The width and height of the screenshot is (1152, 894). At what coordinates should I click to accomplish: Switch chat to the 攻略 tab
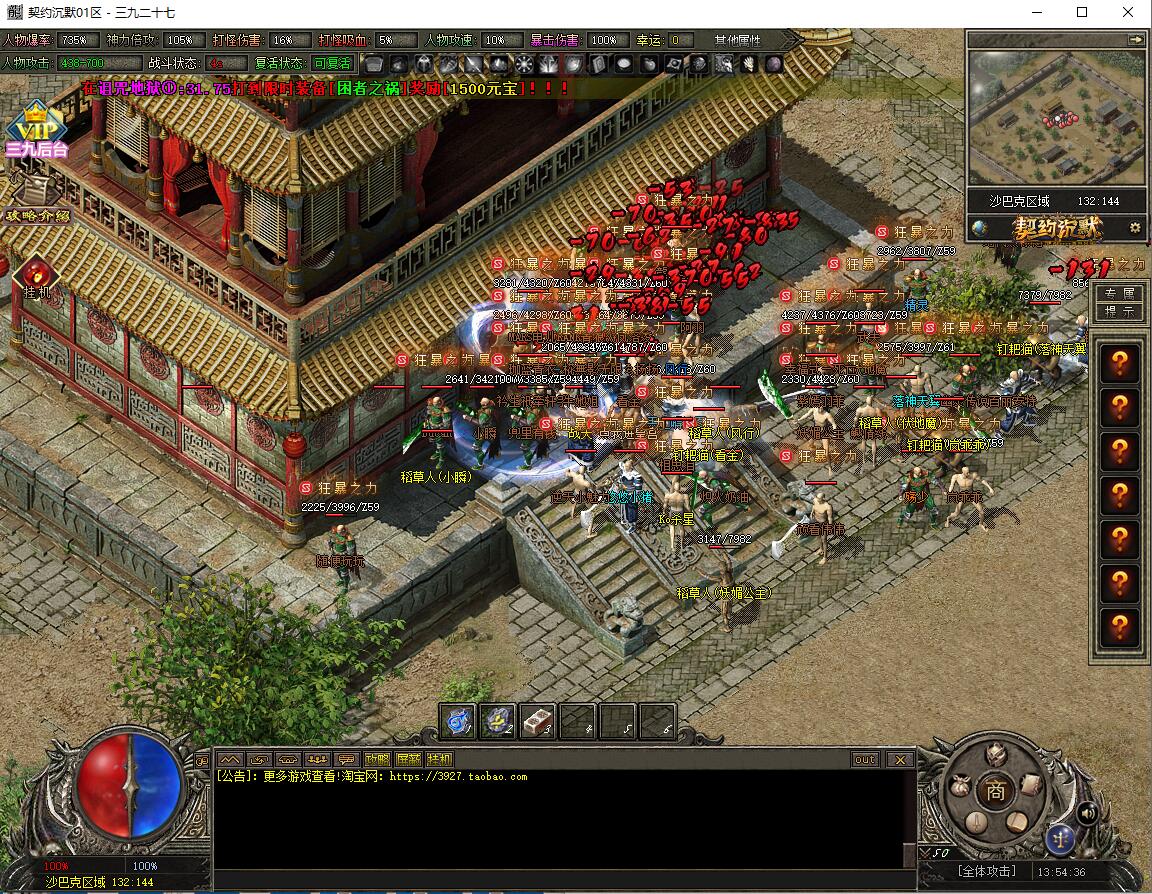[x=377, y=759]
